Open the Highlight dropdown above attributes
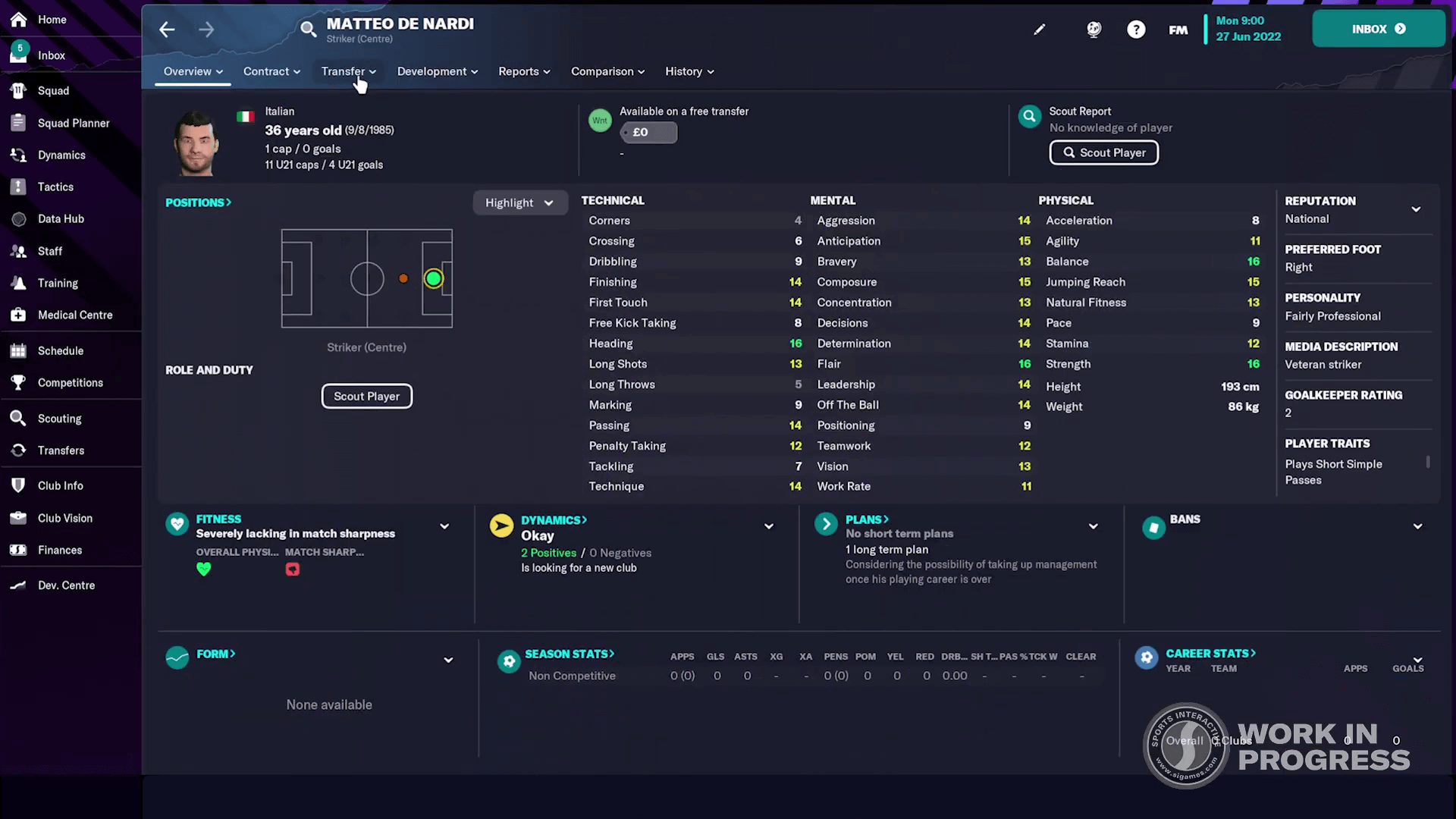The width and height of the screenshot is (1456, 819). 519,202
